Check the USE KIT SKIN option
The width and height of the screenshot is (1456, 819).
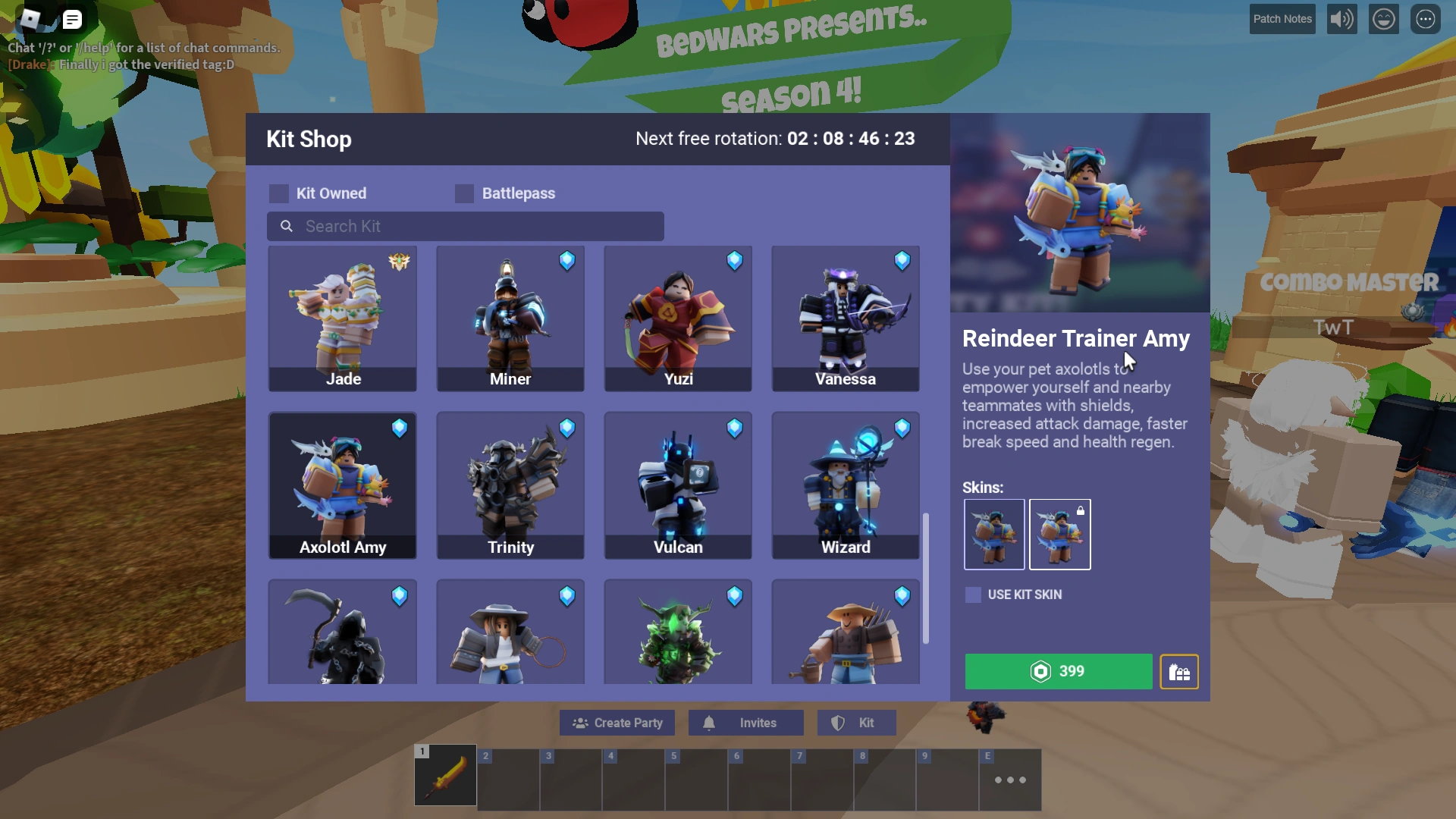click(972, 595)
